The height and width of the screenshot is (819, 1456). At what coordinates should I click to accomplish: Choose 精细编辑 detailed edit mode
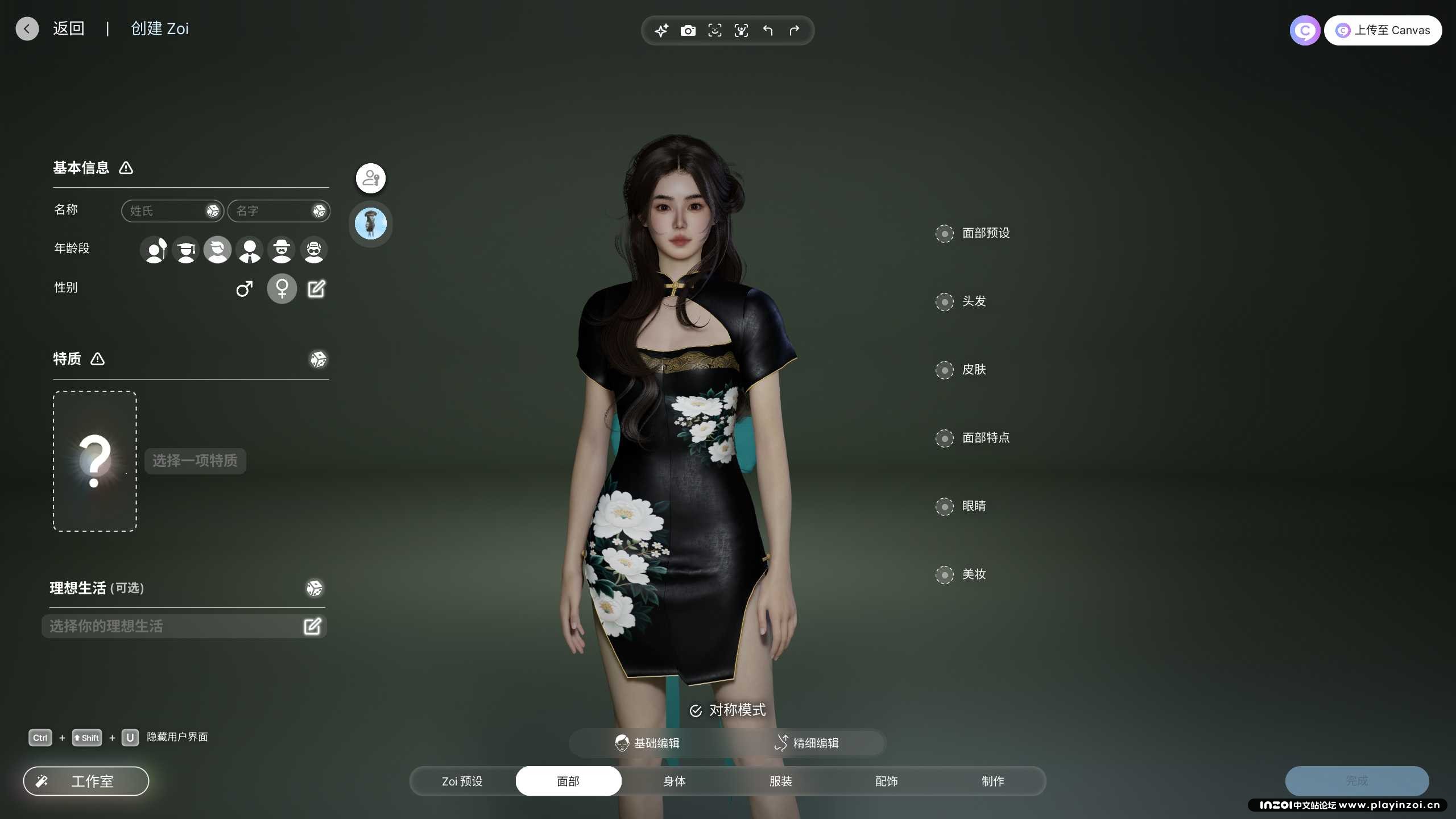(806, 743)
